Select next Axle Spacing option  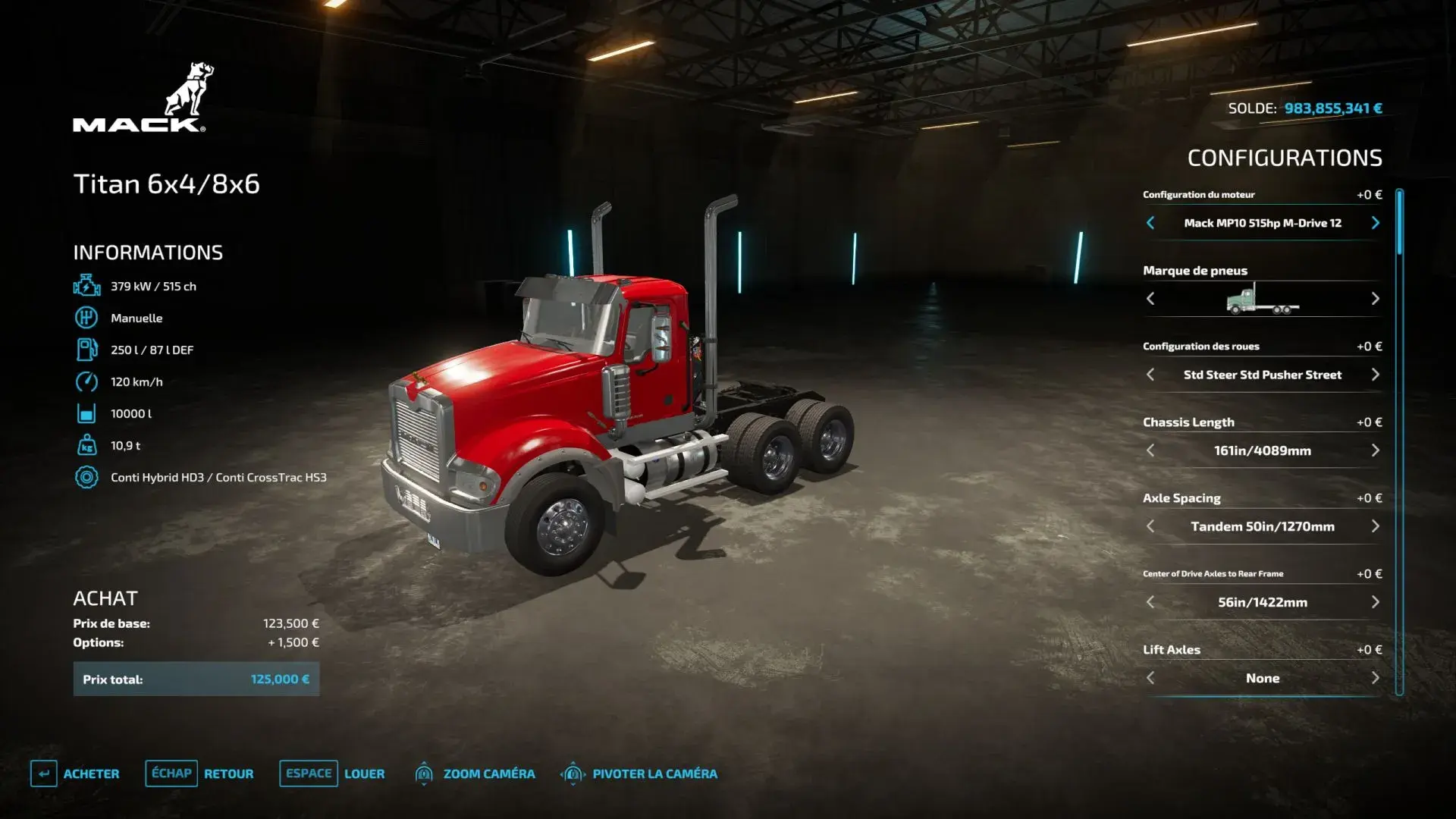[1375, 526]
